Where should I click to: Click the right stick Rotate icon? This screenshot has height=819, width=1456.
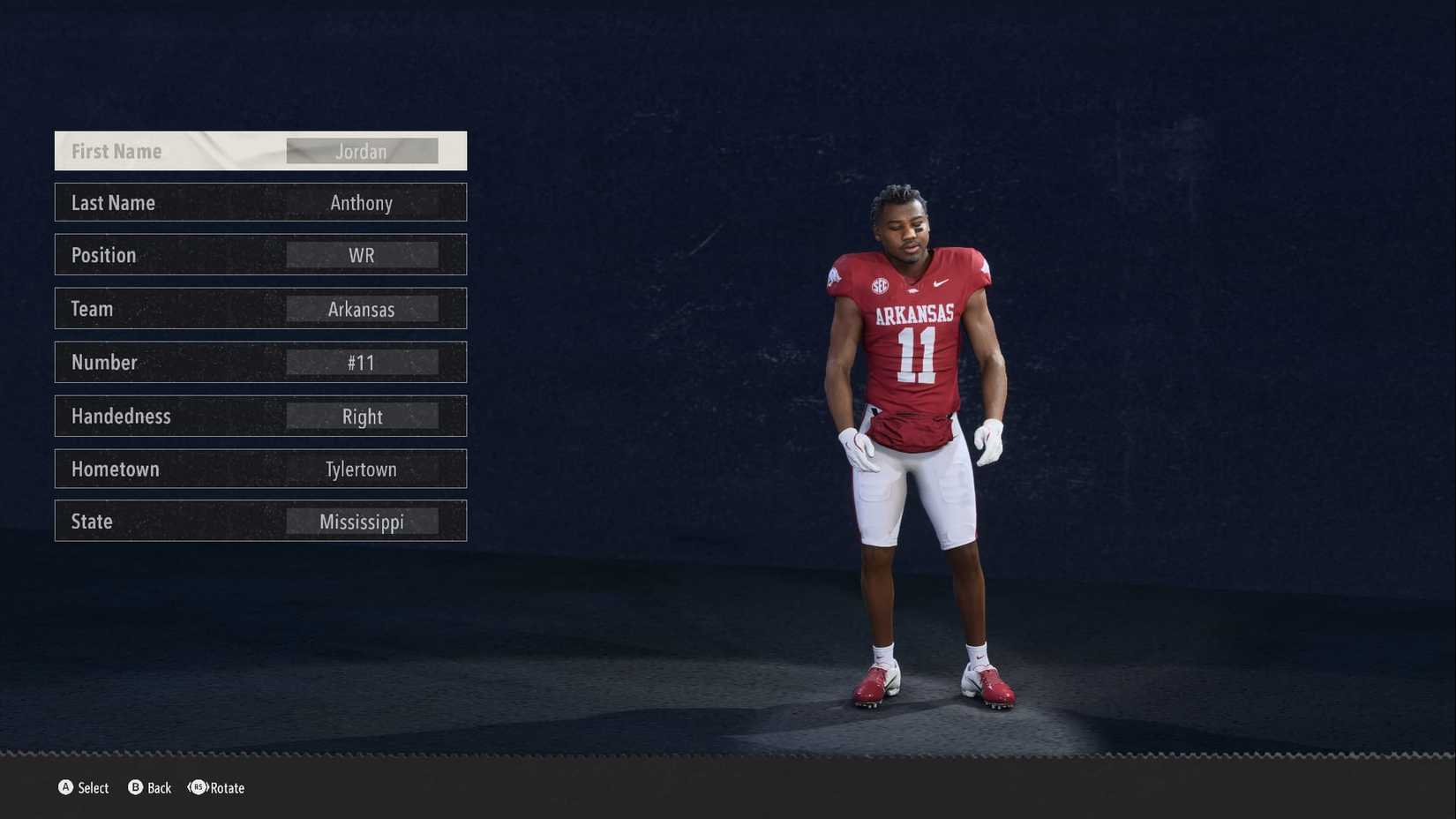[197, 788]
